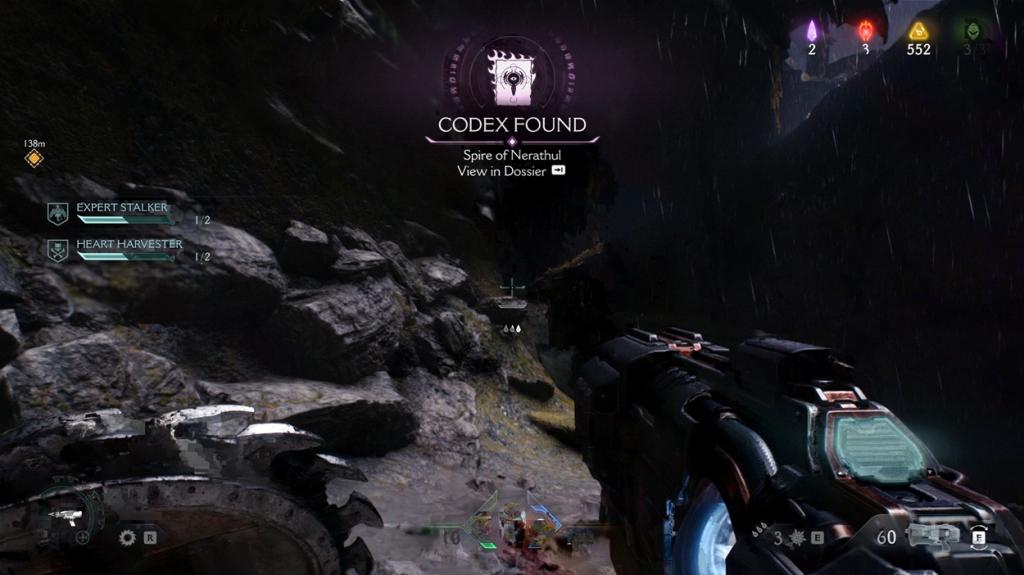Click the 138m orange waypoint marker
Image resolution: width=1024 pixels, height=575 pixels.
(34, 158)
